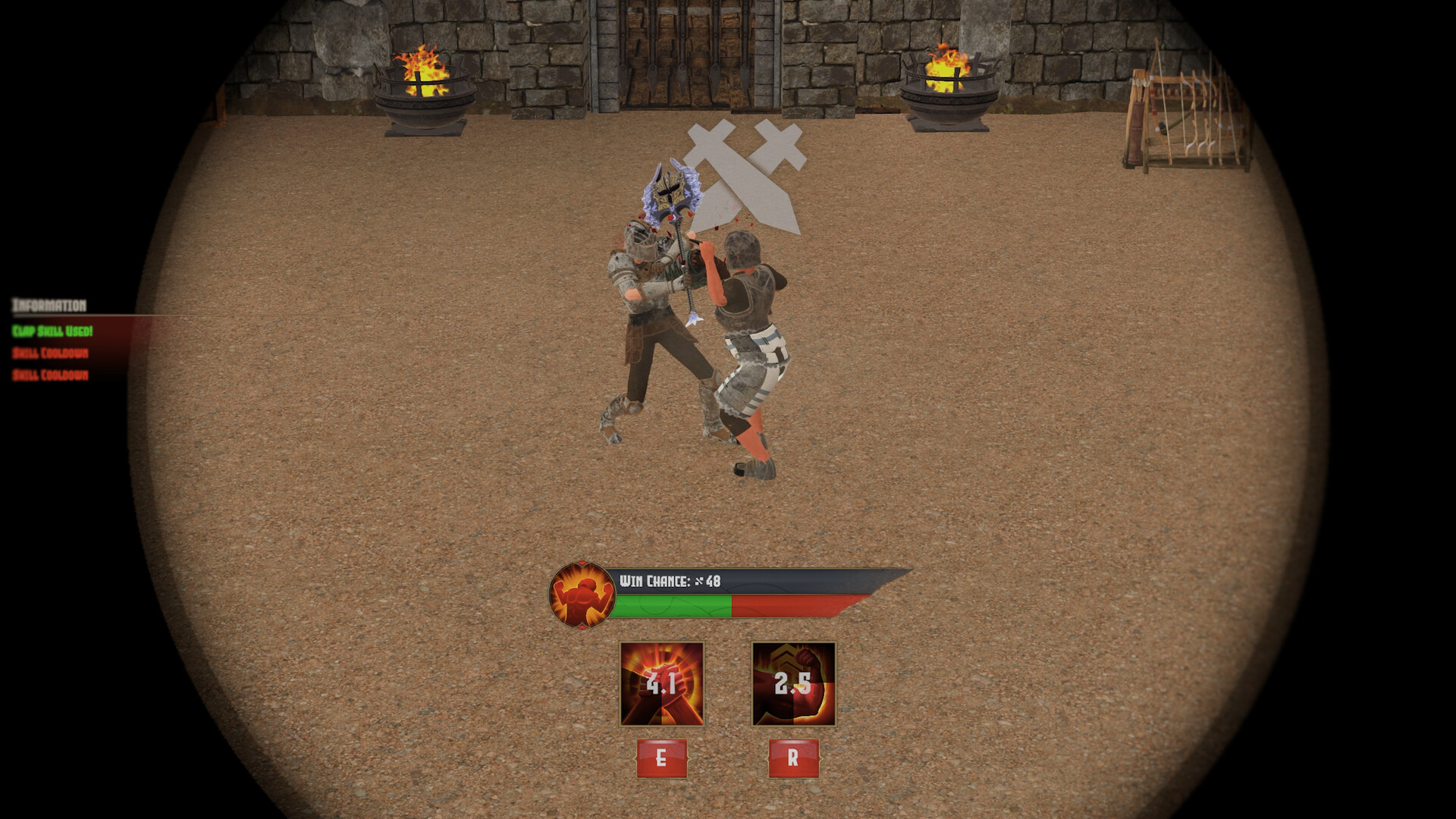Select the Clap Skill Used notification
1456x819 pixels.
tap(53, 331)
